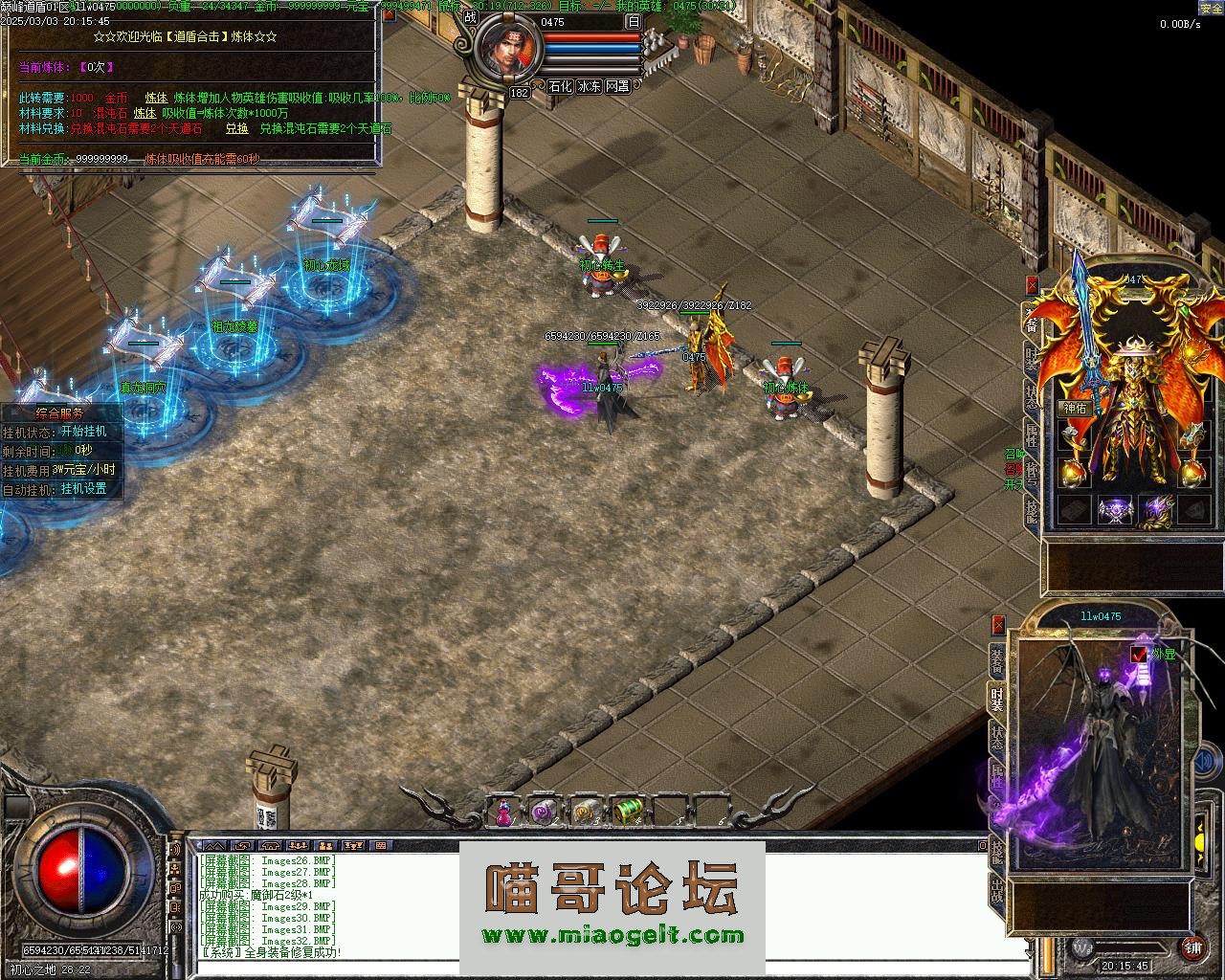Click the 战 attack mode button

pos(470,16)
